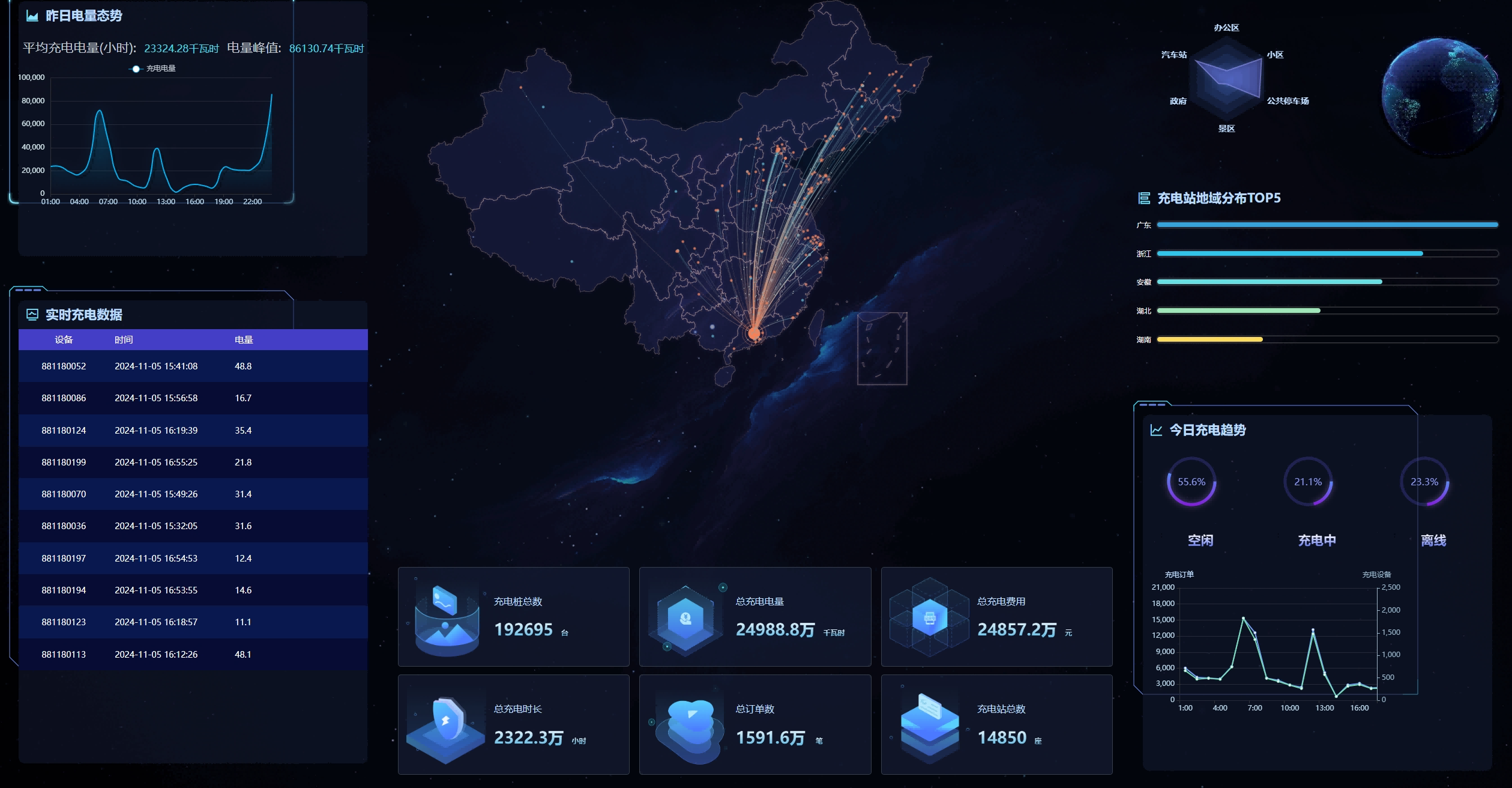Open the 充电桩总数 stat card
The image size is (1512, 788).
point(513,616)
